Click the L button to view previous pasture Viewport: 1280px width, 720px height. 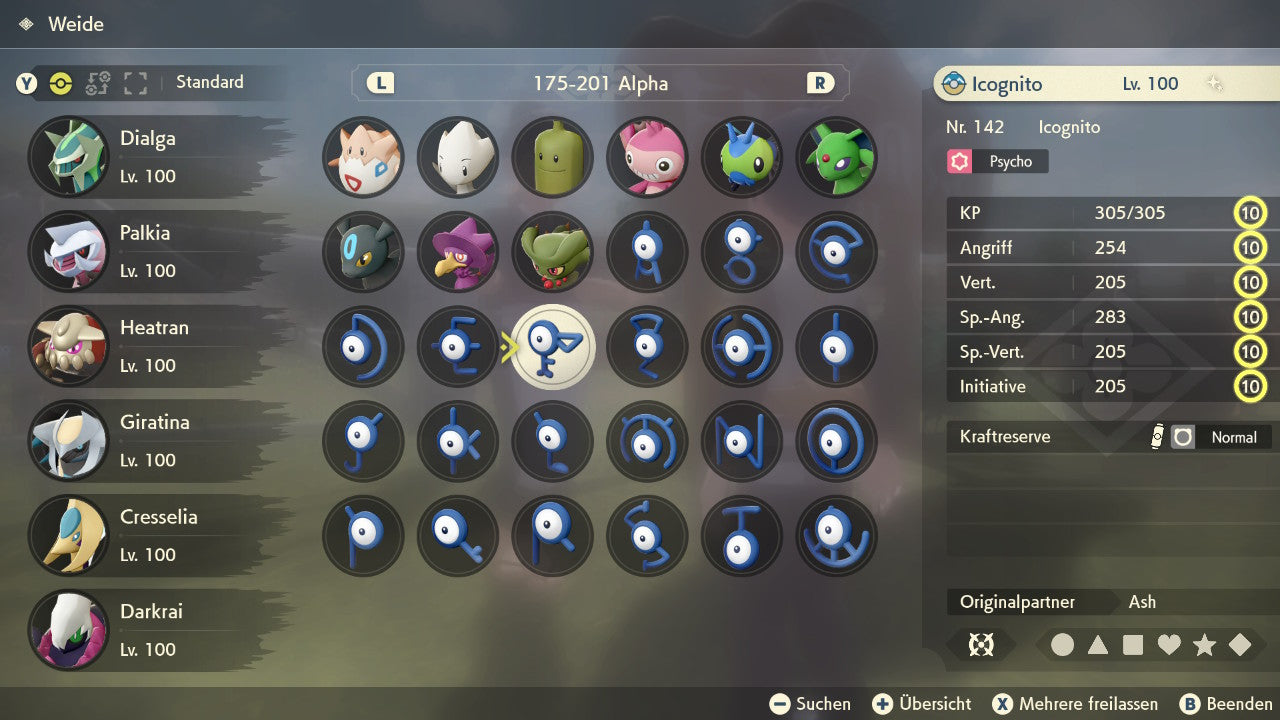[379, 84]
